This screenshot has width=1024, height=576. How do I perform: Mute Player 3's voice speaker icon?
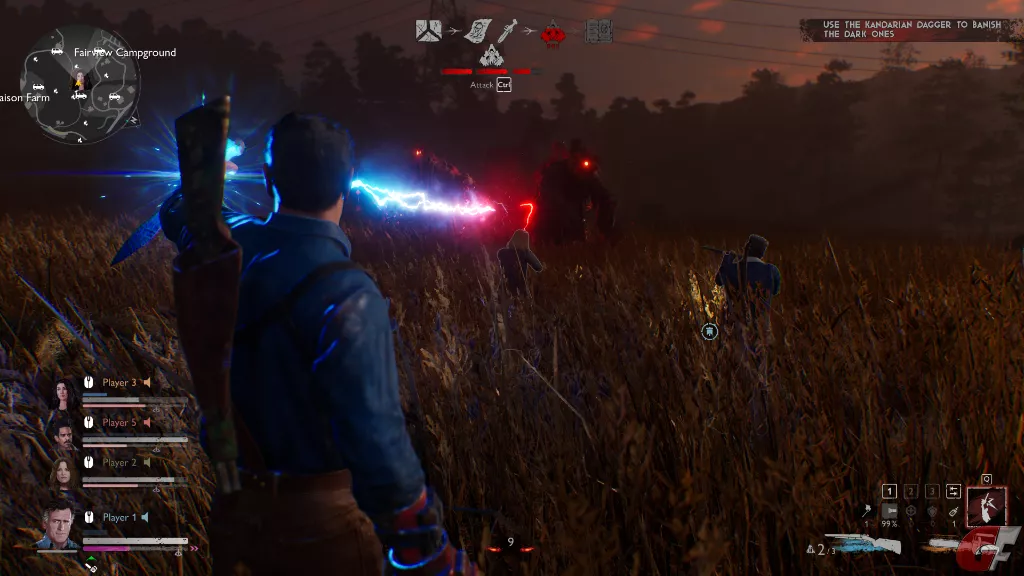click(x=147, y=382)
